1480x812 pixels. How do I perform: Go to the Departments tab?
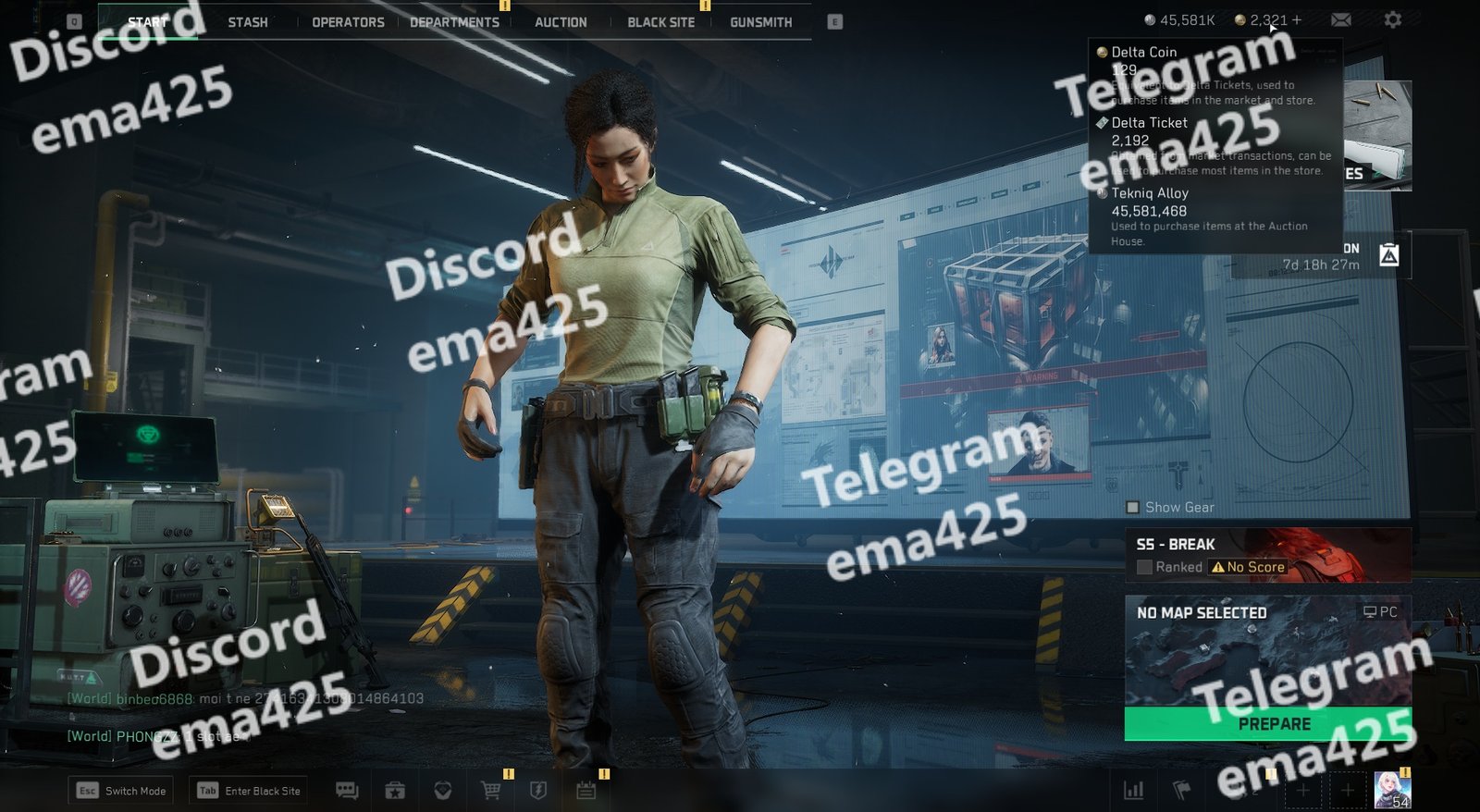tap(454, 22)
